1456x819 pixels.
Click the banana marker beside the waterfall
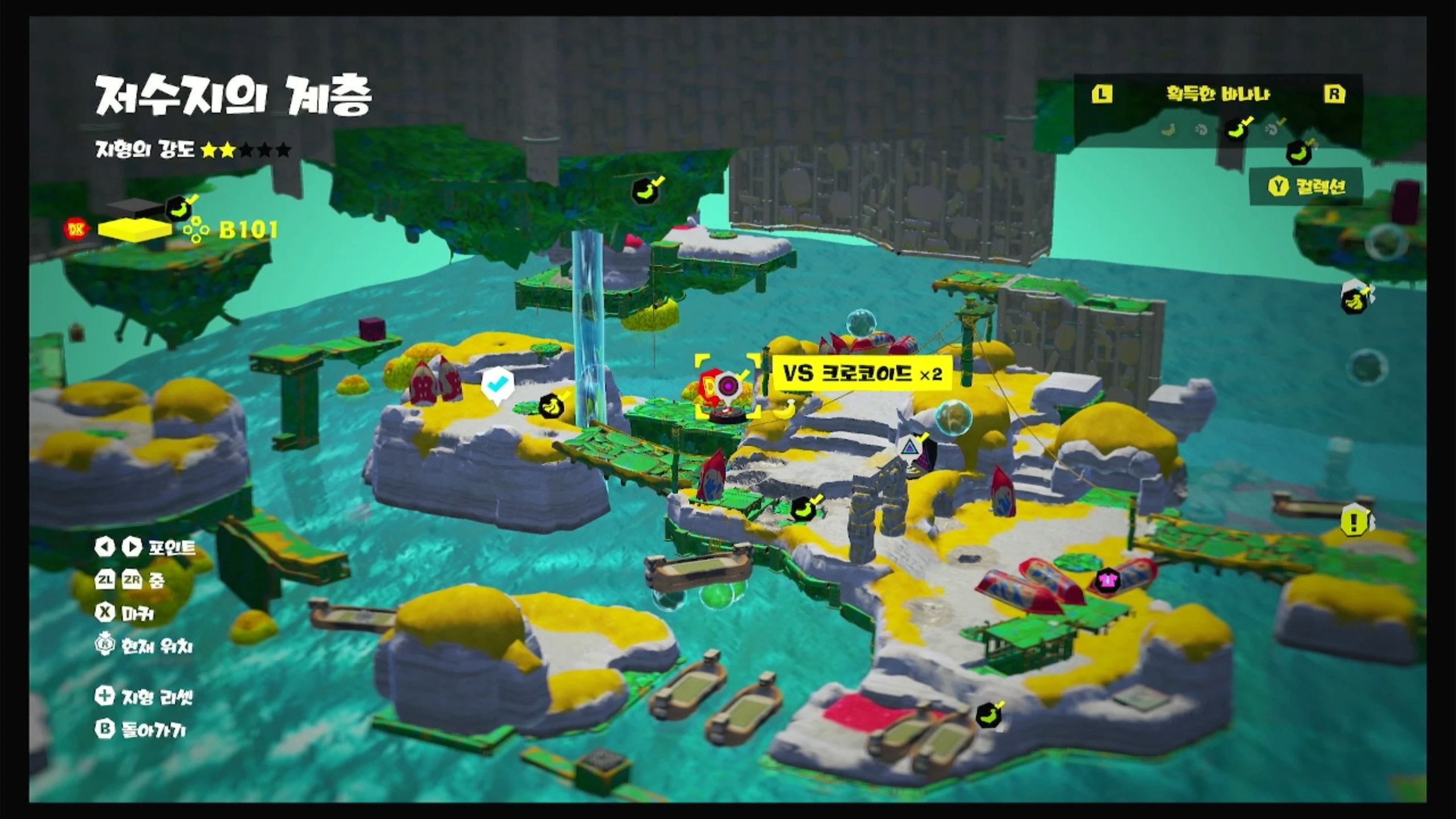[551, 406]
